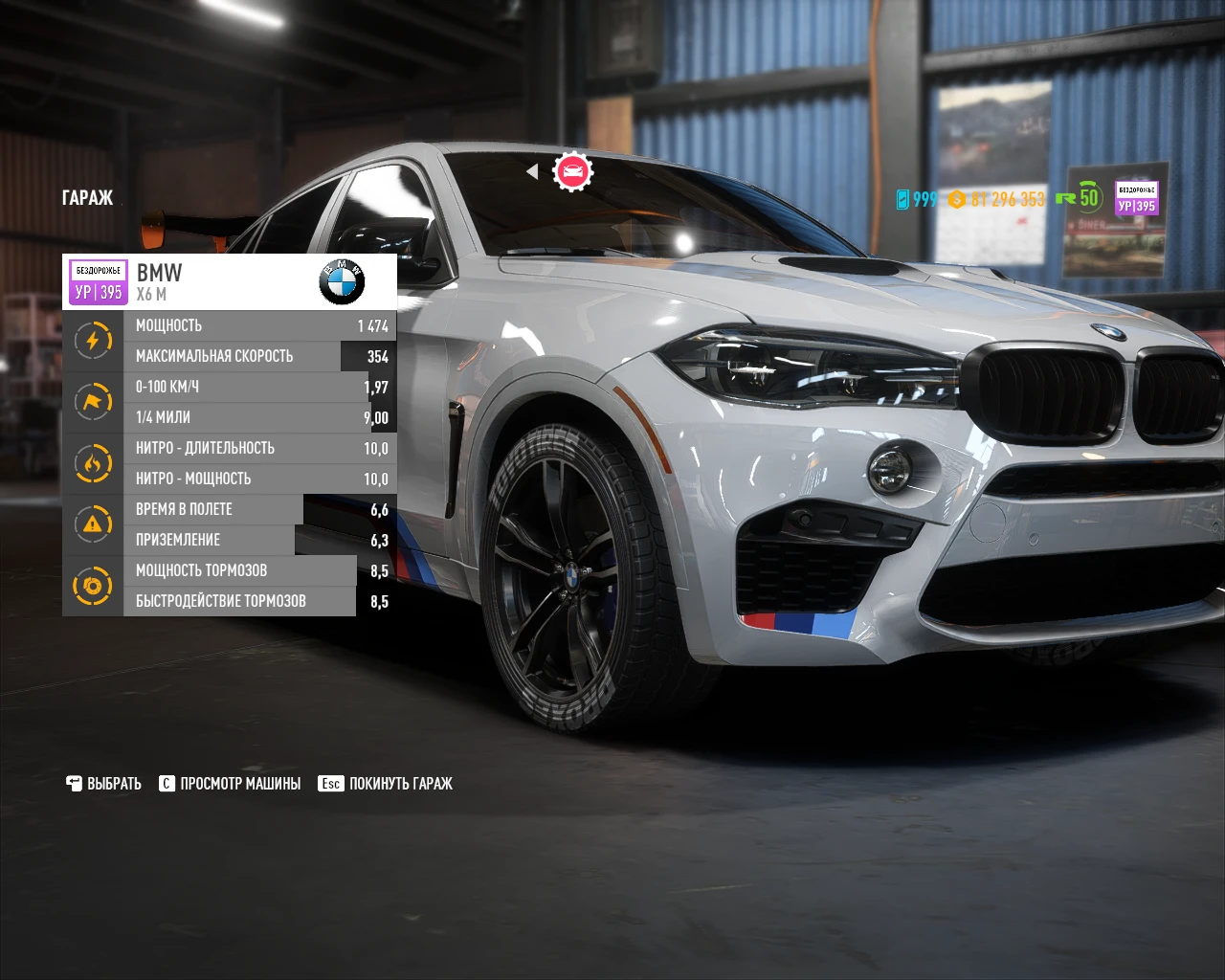This screenshot has width=1225, height=980.
Task: Click the airtime warning triangle icon
Action: coord(93,524)
